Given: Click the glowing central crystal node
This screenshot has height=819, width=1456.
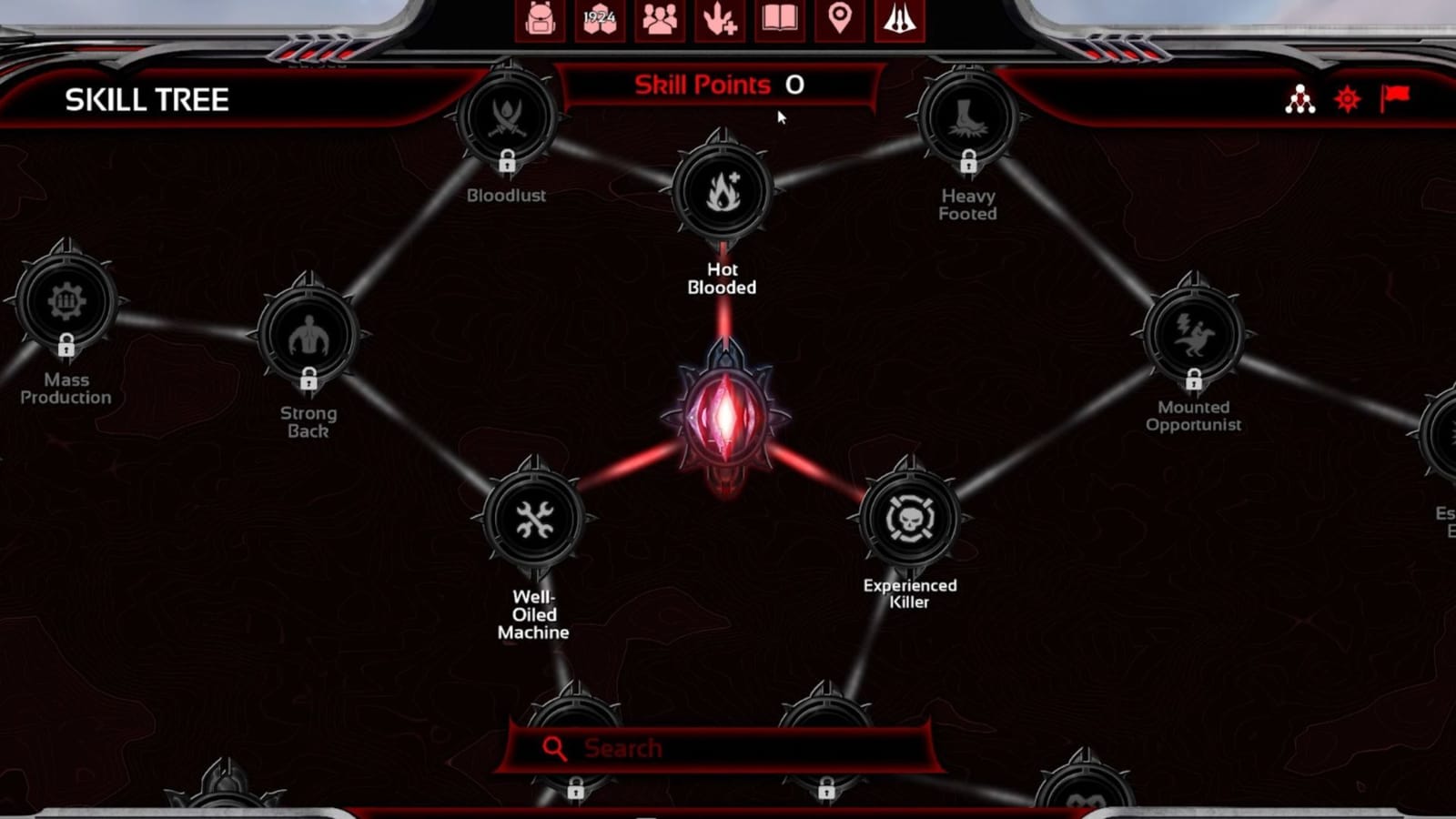Looking at the screenshot, I should [725, 414].
